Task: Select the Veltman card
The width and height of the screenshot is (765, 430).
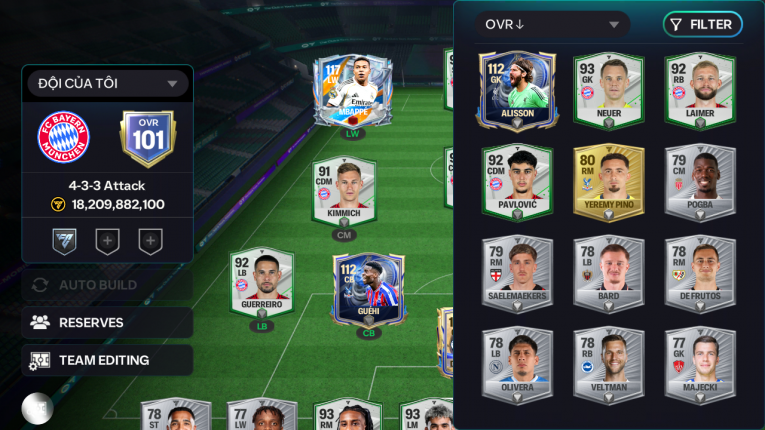Action: [608, 364]
